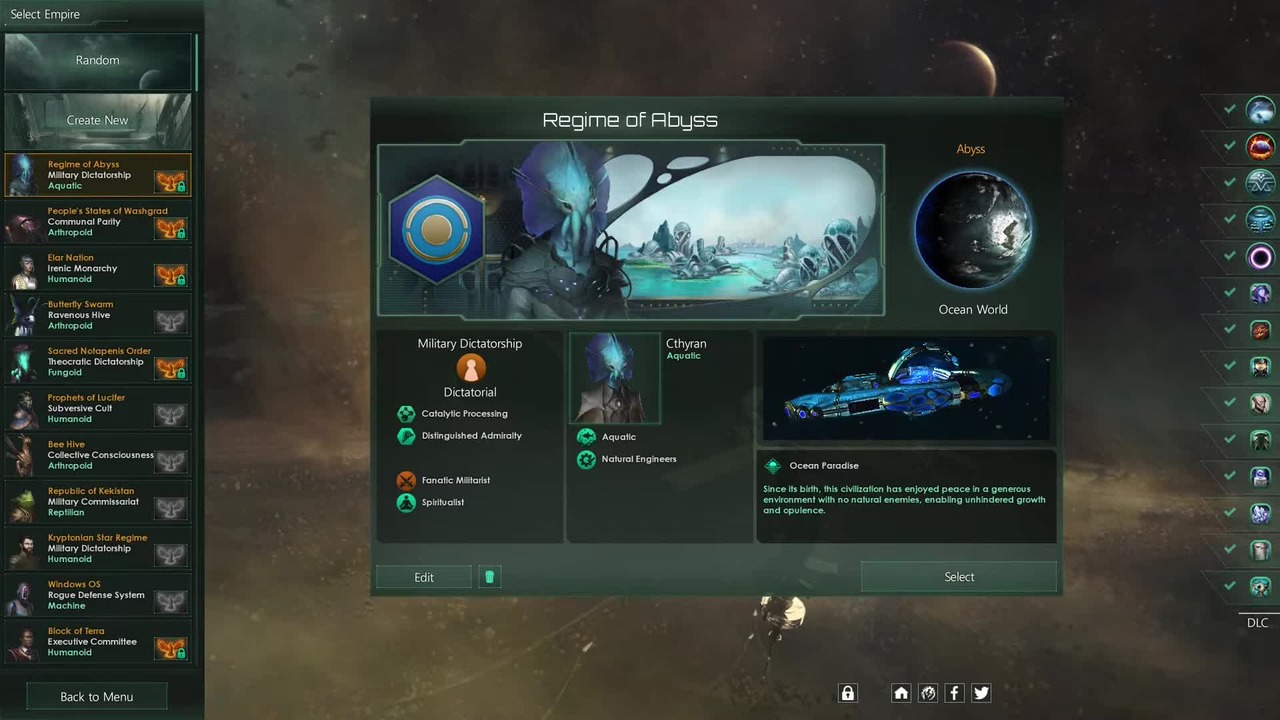1280x720 pixels.
Task: Open the home icon link
Action: [901, 693]
